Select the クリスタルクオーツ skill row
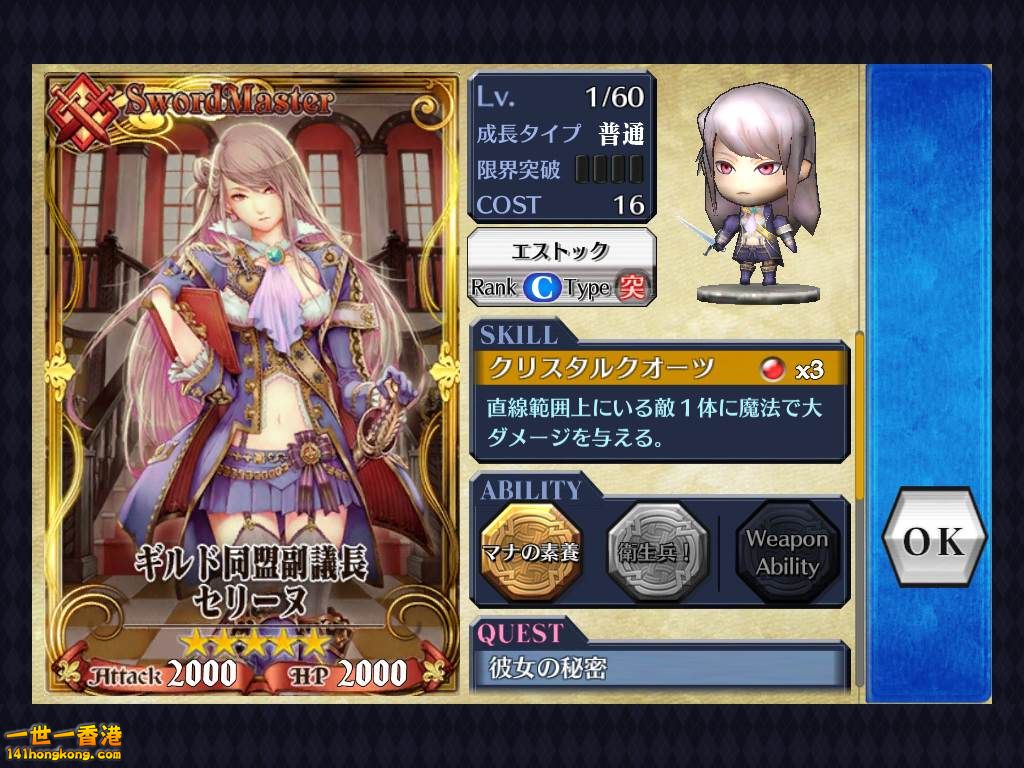This screenshot has width=1024, height=768. pos(659,369)
